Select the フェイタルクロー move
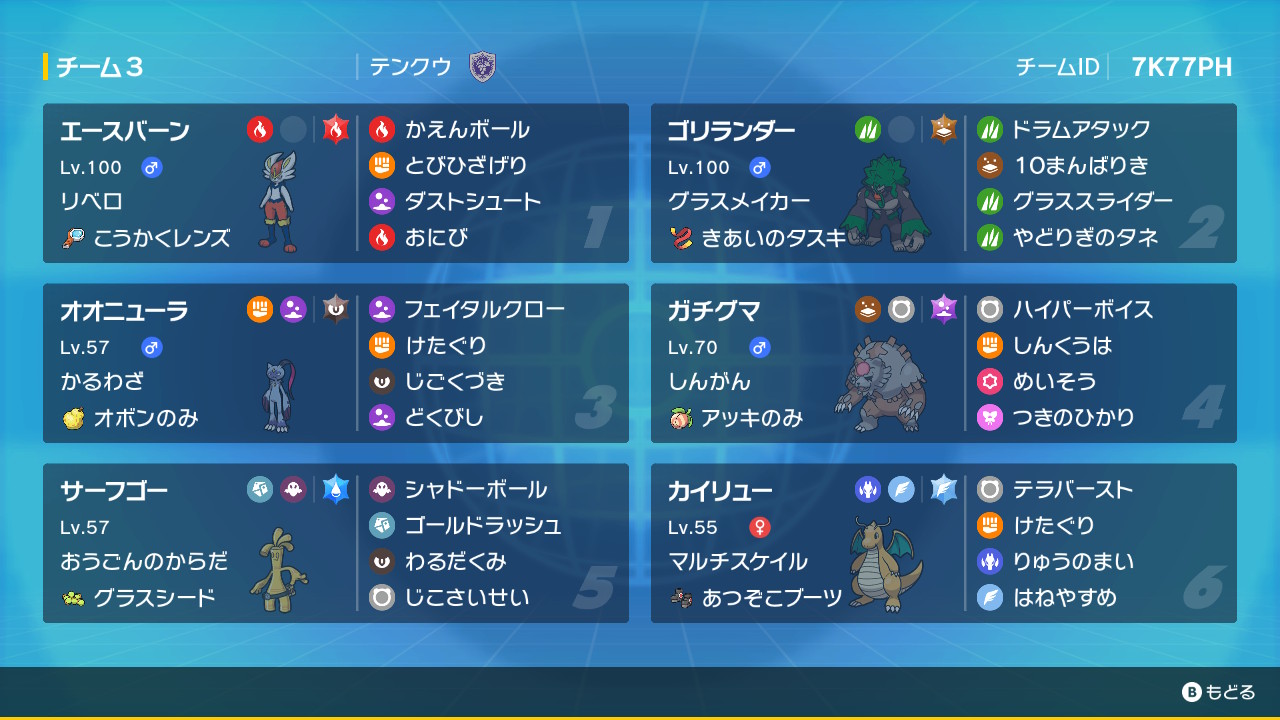Image resolution: width=1280 pixels, height=720 pixels. 484,309
